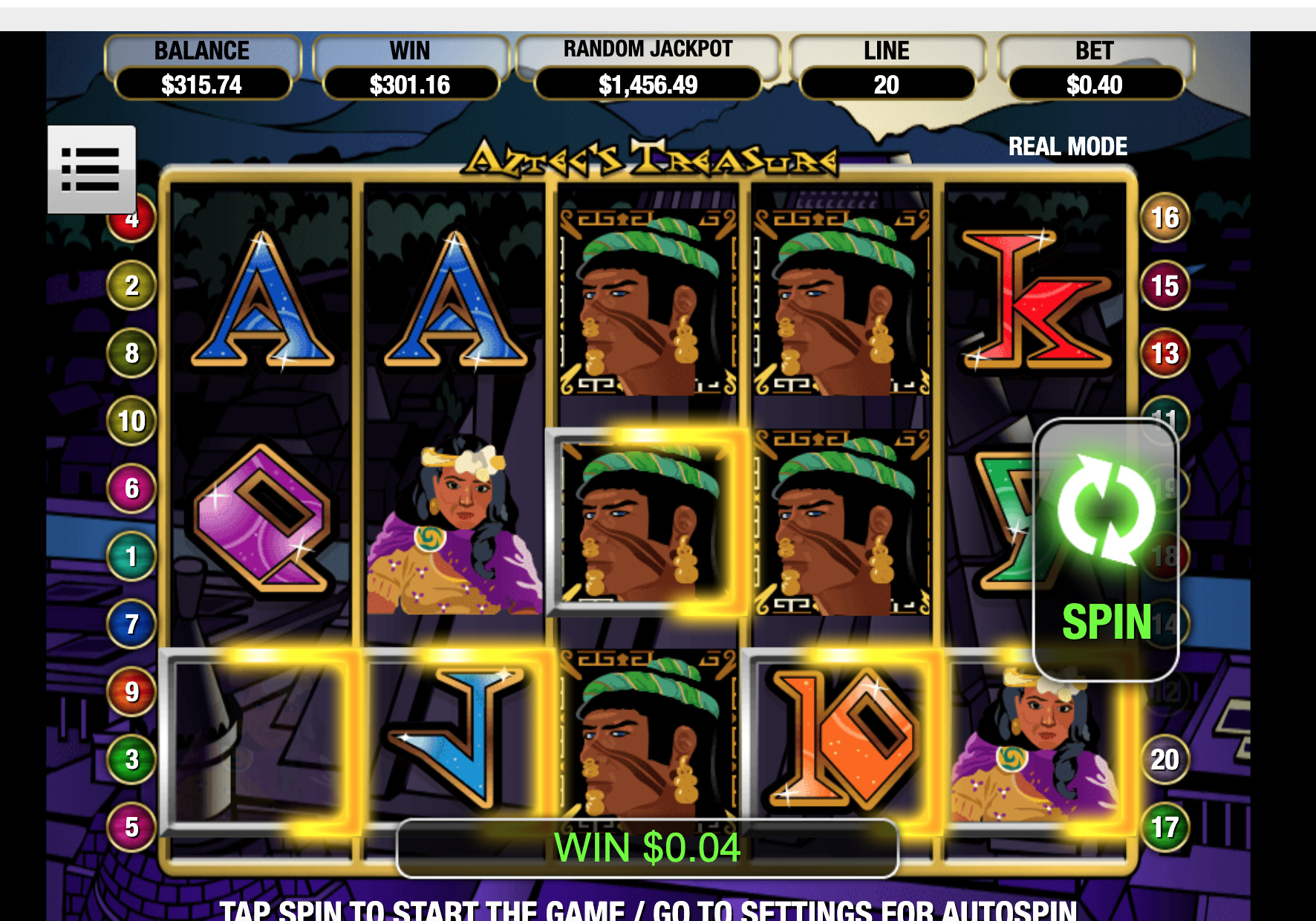The height and width of the screenshot is (921, 1316).
Task: Choose payline 2 marker
Action: coord(132,286)
